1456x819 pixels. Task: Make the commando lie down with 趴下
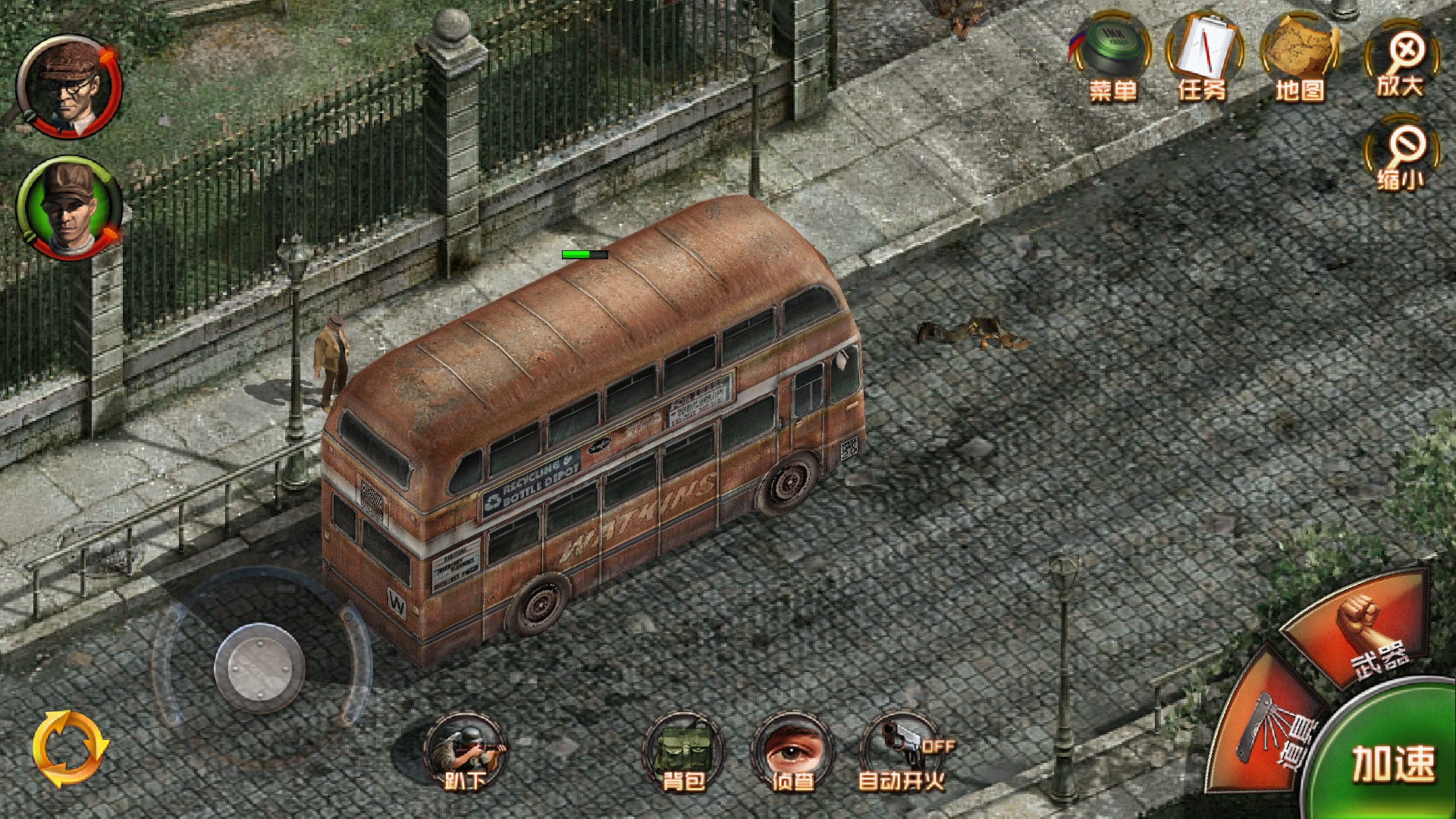[x=464, y=751]
